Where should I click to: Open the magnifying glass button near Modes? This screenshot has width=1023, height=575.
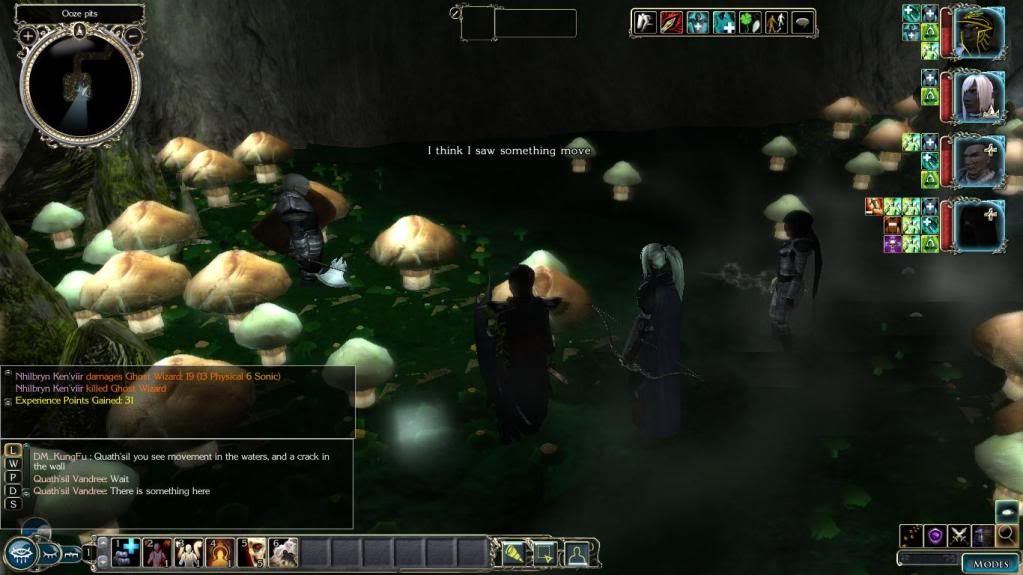point(1007,536)
